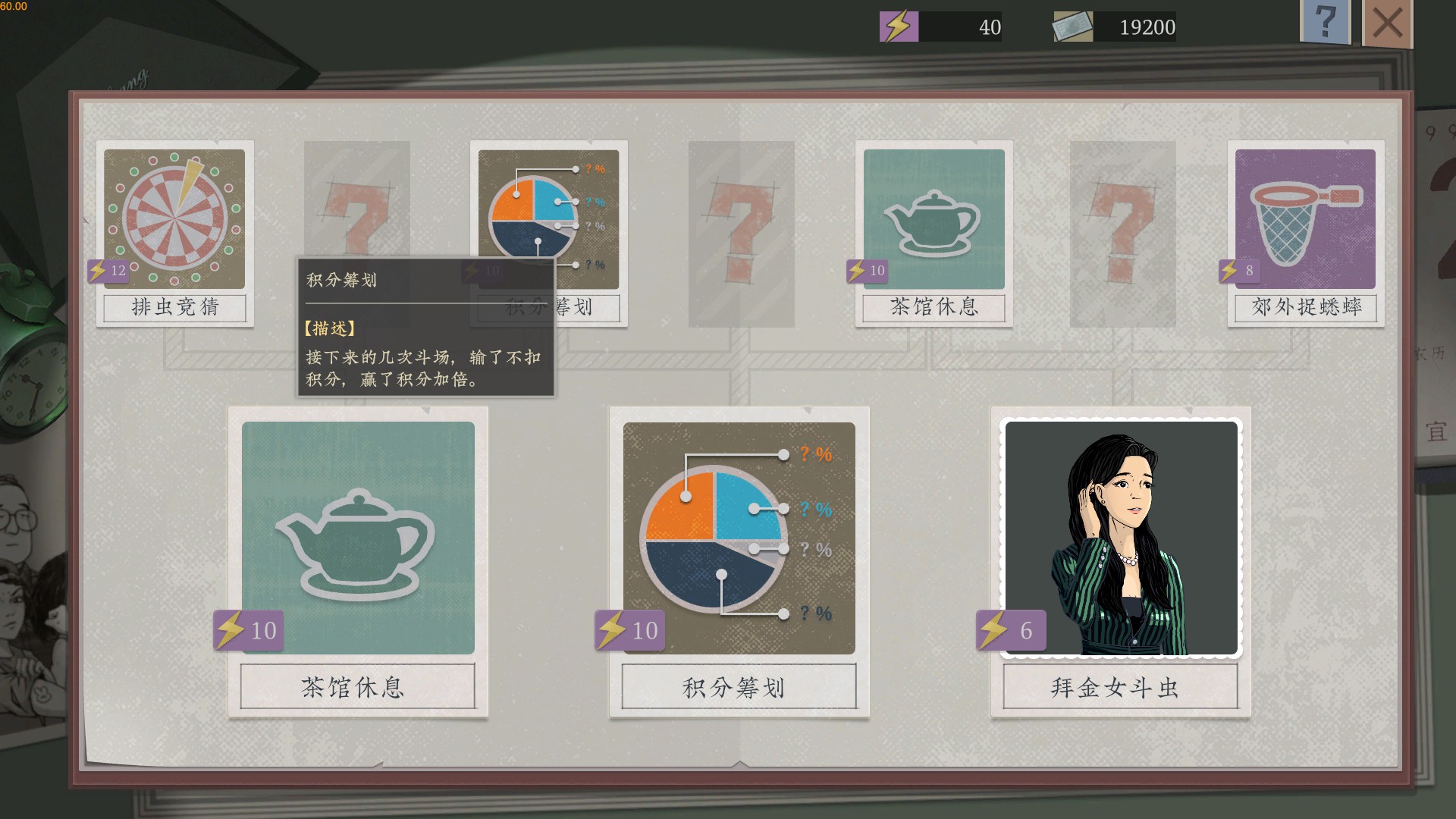1456x819 pixels.
Task: Click the 12 energy cost badge on 排虫竞猜
Action: pos(107,269)
